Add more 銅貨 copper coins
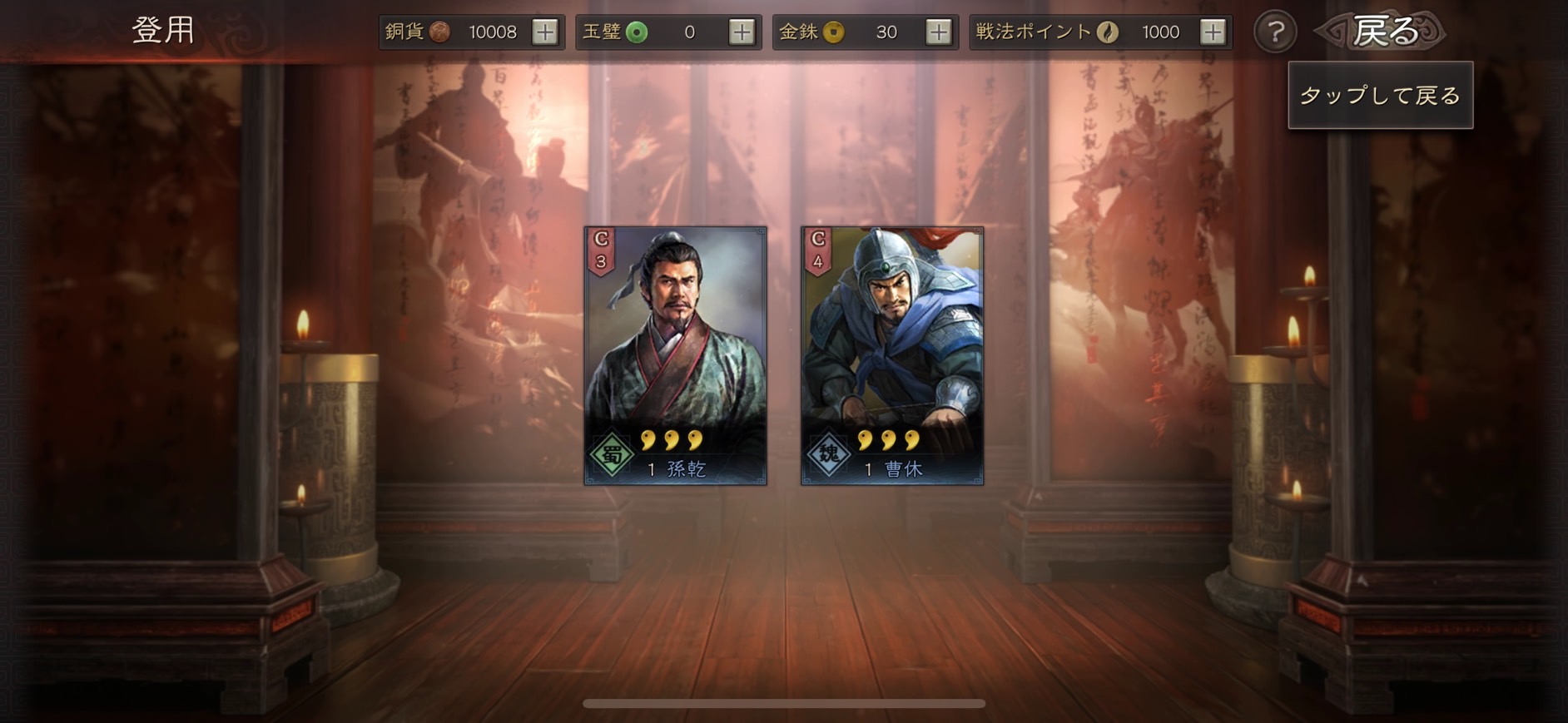 [545, 32]
